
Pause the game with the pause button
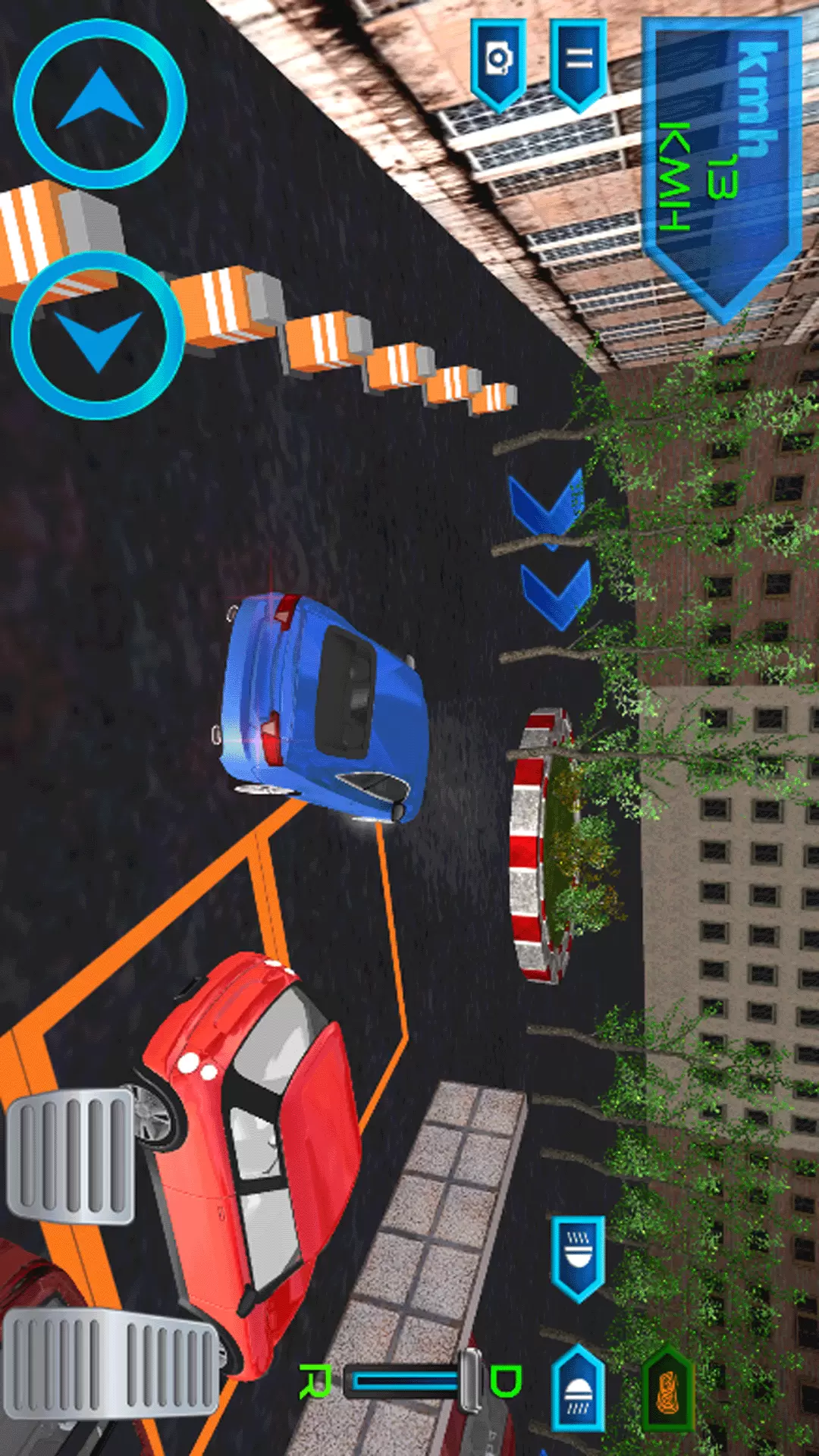point(579,62)
